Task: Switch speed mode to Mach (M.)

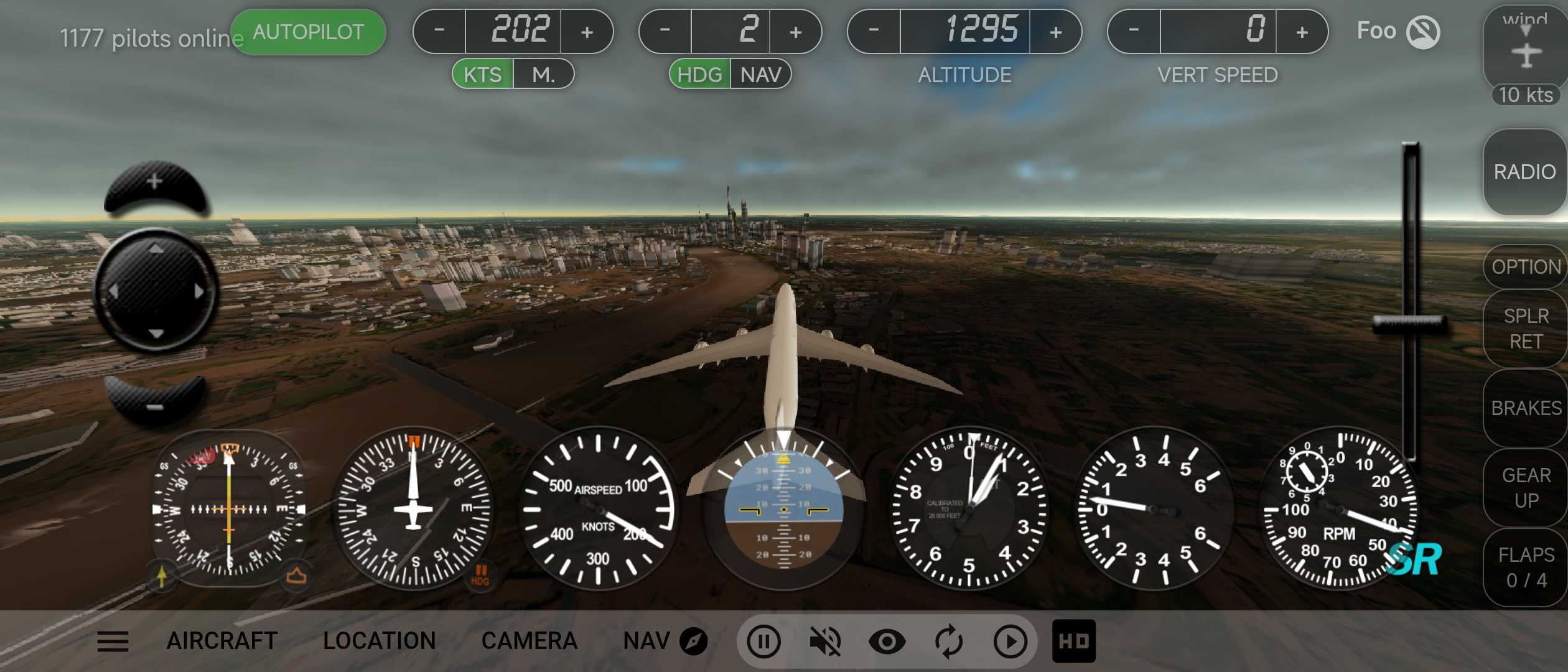Action: (x=543, y=75)
